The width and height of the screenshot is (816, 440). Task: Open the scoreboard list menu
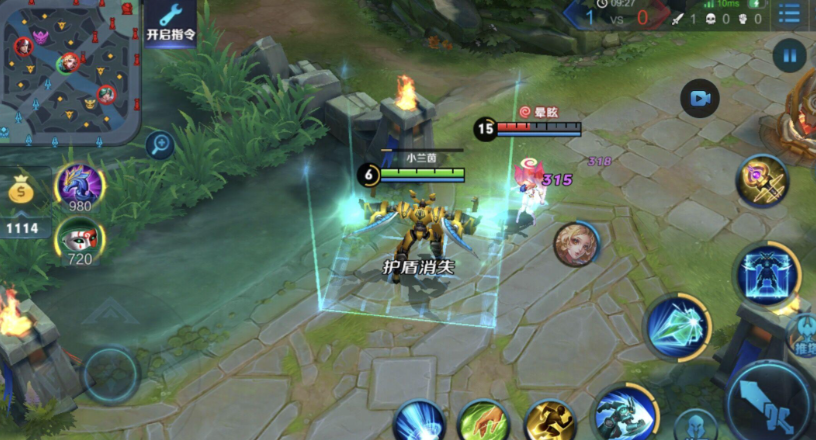coord(790,15)
